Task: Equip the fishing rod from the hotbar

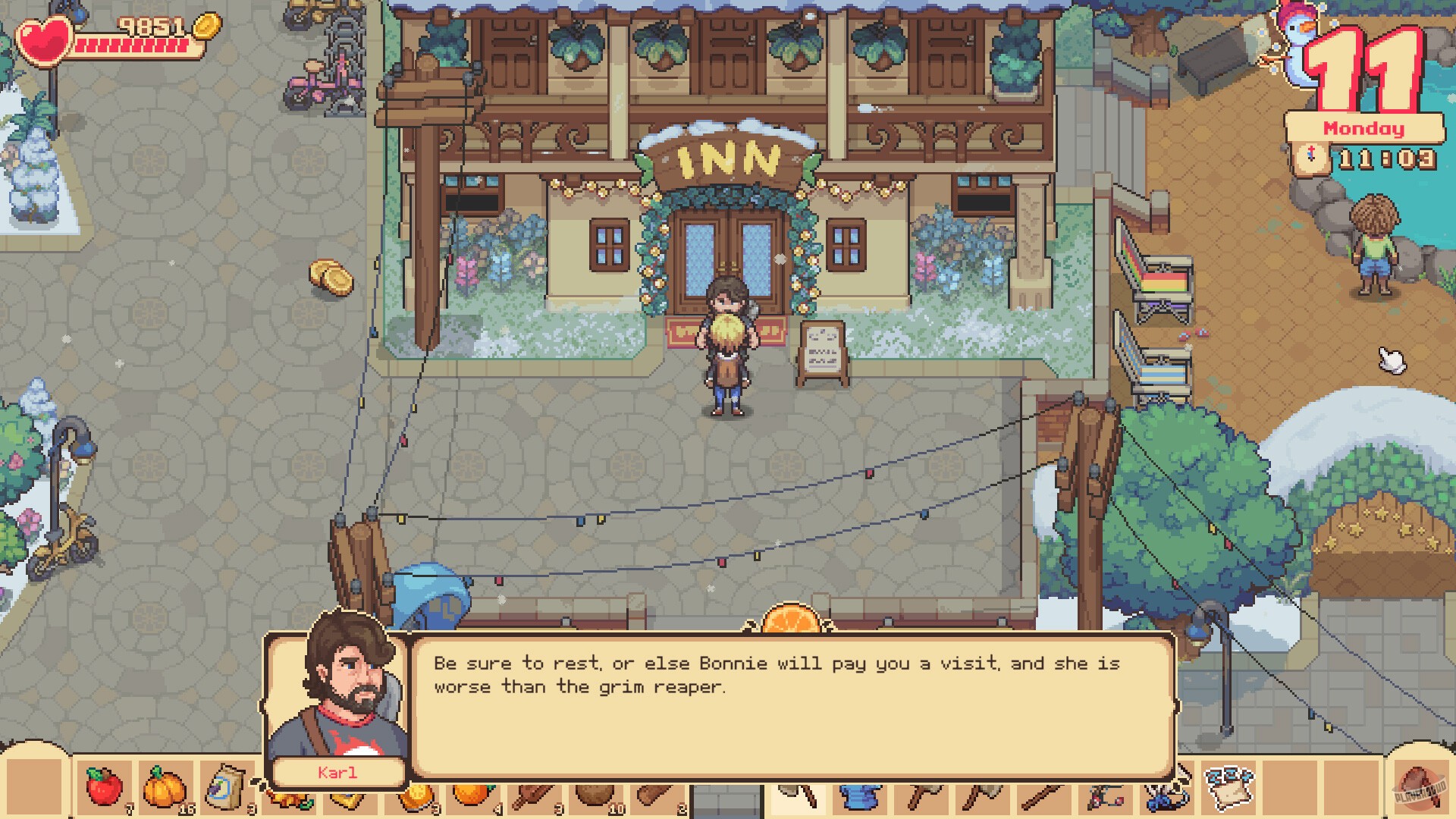Action: pos(1104,796)
